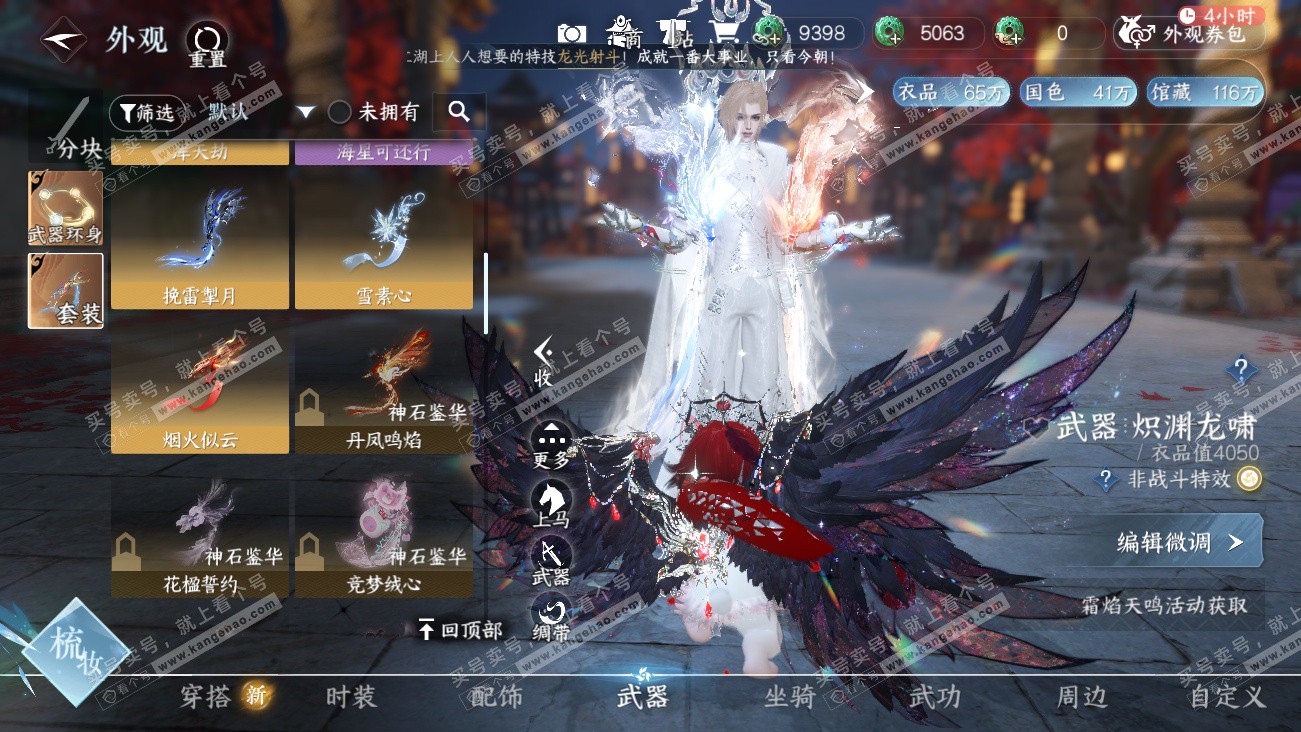The height and width of the screenshot is (732, 1301).
Task: Open the magnifier search button
Action: (x=459, y=112)
